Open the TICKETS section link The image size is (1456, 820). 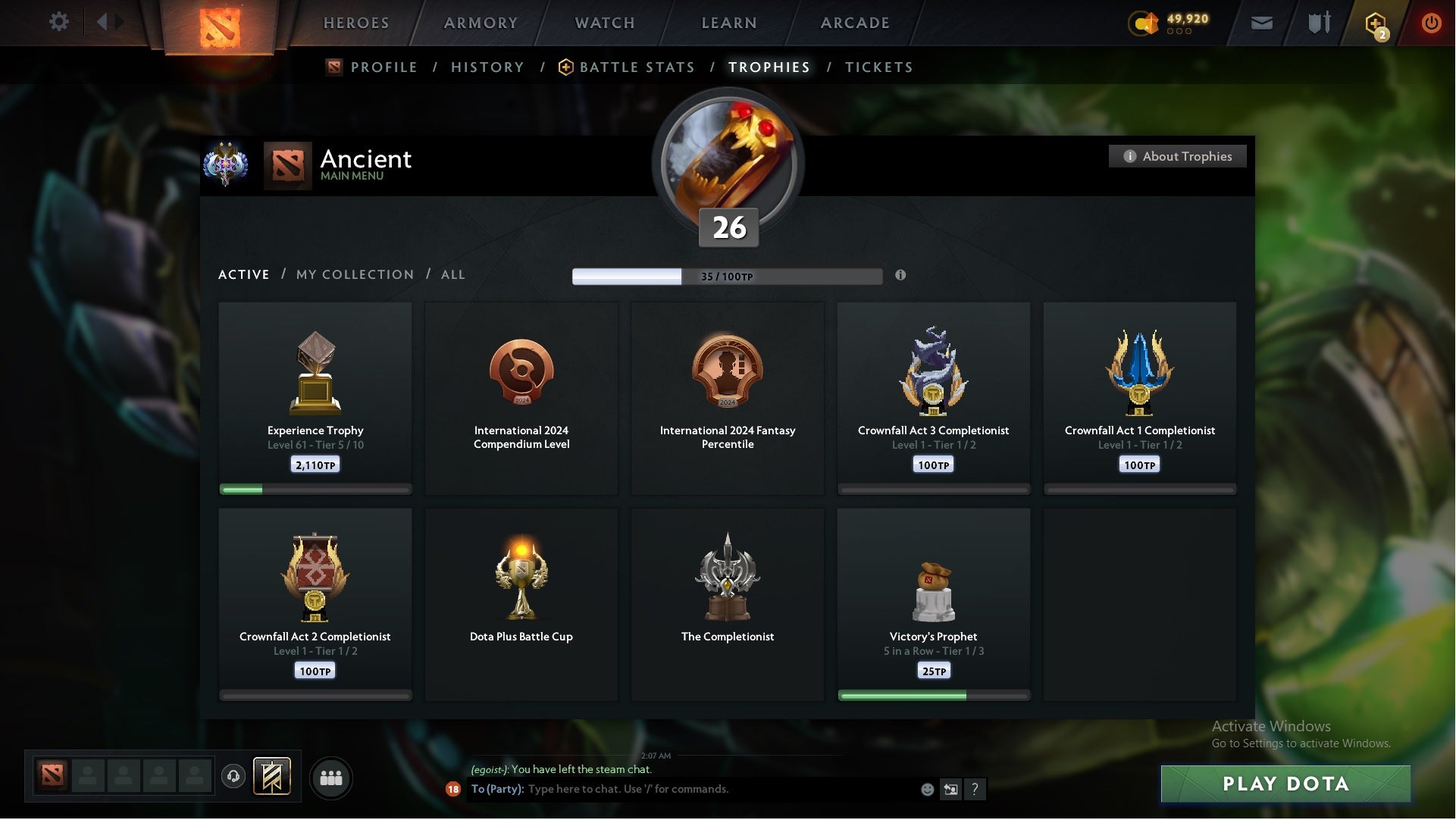tap(878, 67)
